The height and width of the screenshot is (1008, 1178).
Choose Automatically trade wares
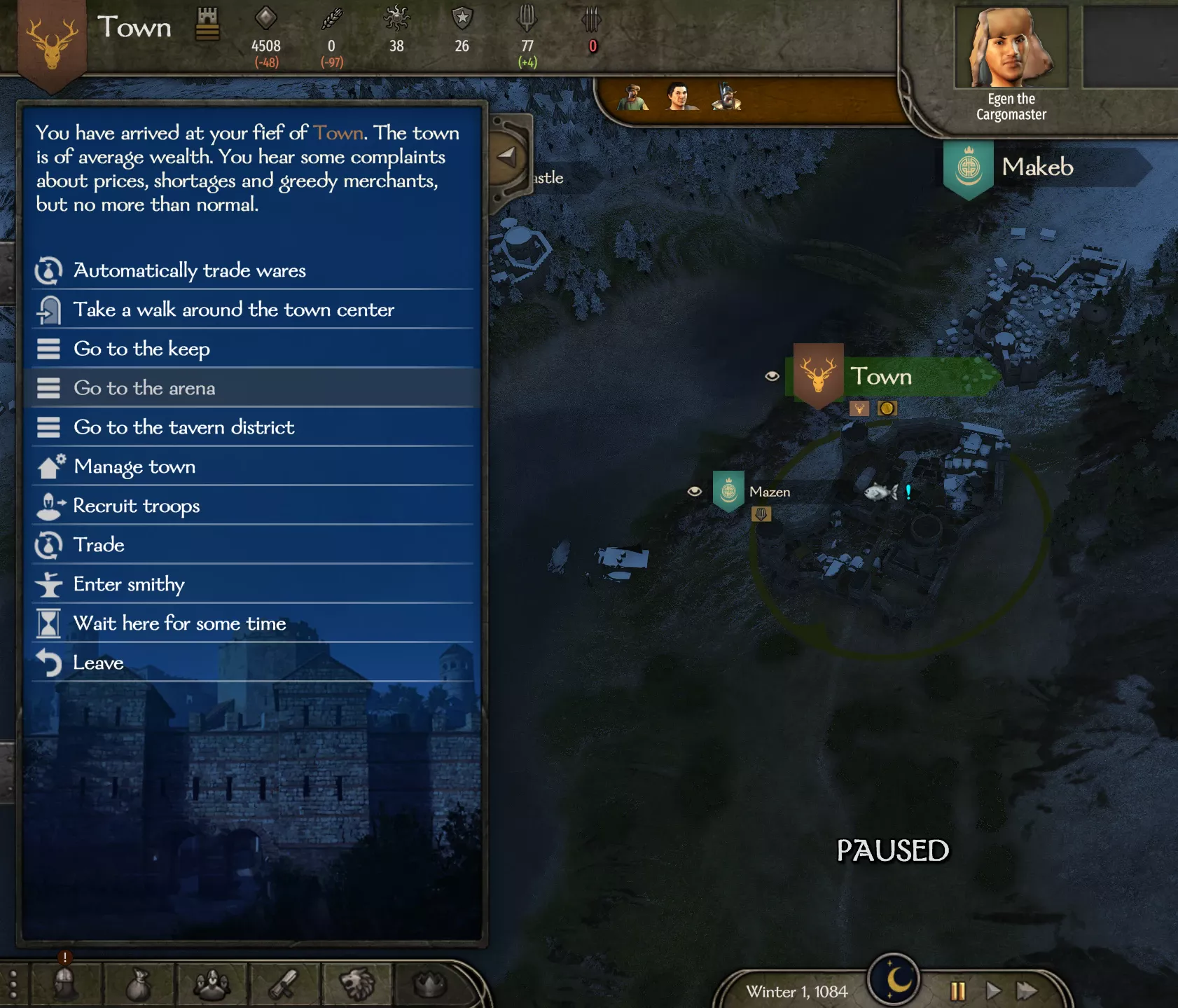(x=190, y=270)
